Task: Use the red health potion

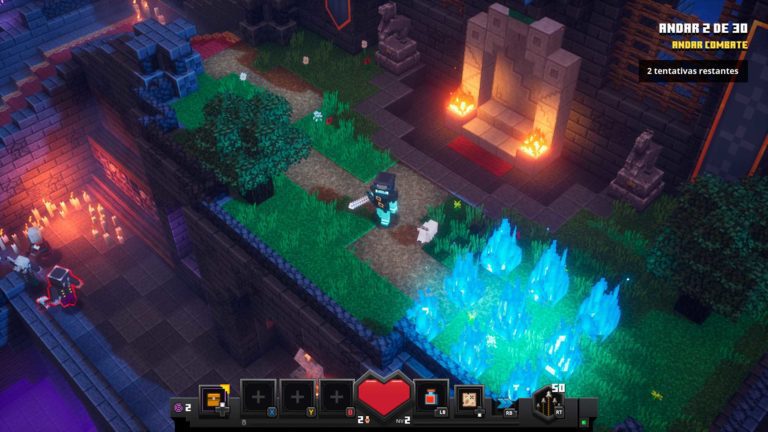Action: pos(431,399)
